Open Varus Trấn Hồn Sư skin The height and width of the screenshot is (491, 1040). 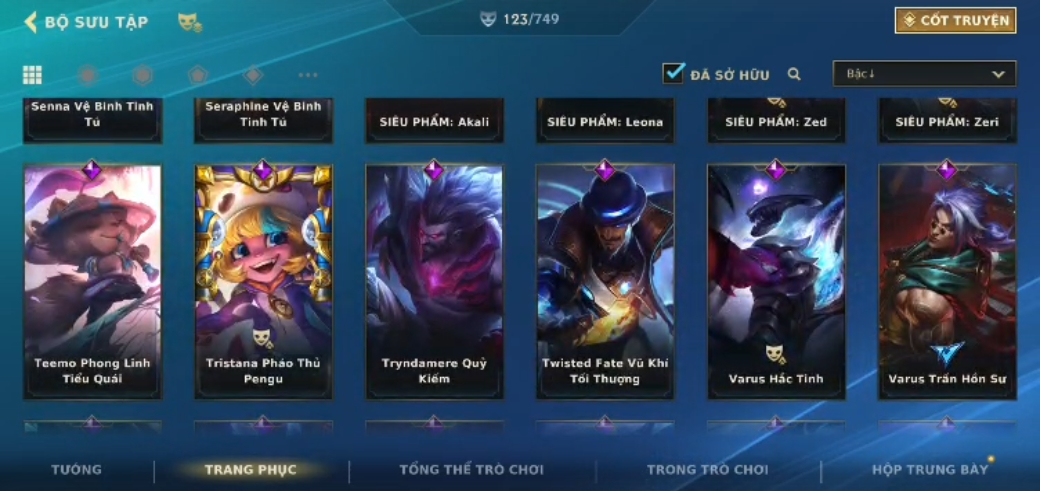click(947, 281)
